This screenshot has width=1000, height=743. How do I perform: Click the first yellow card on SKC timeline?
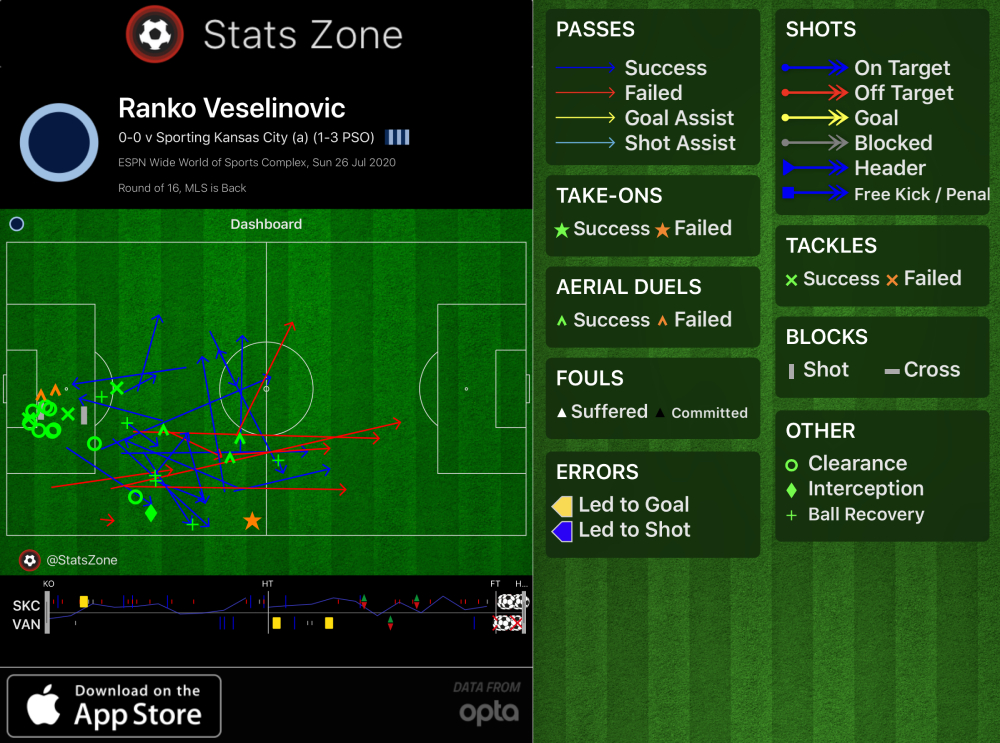(84, 602)
